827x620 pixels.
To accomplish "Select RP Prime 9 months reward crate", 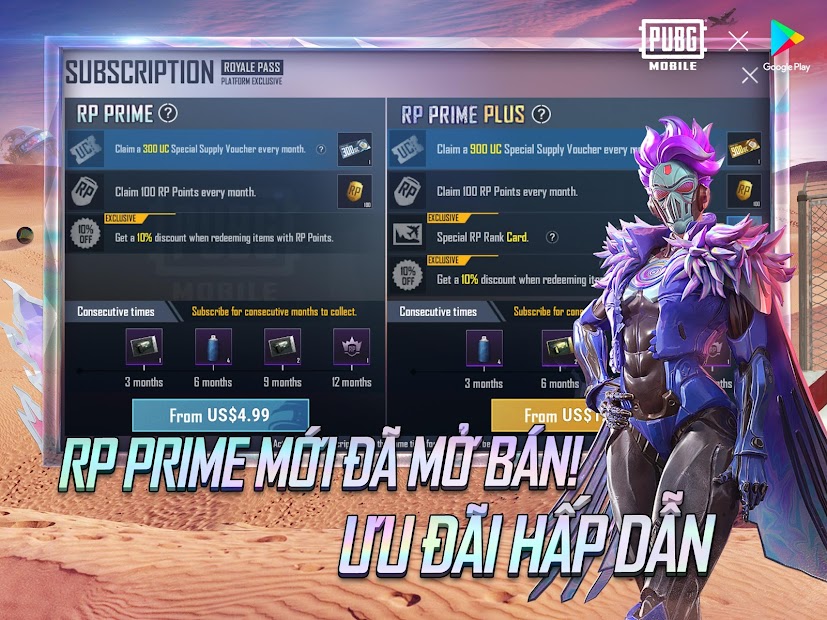I will pos(282,347).
